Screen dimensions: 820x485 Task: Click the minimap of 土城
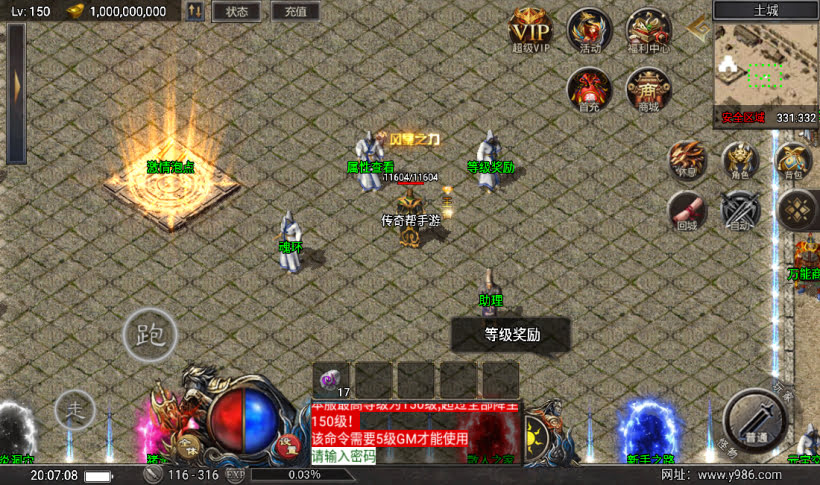pos(765,66)
